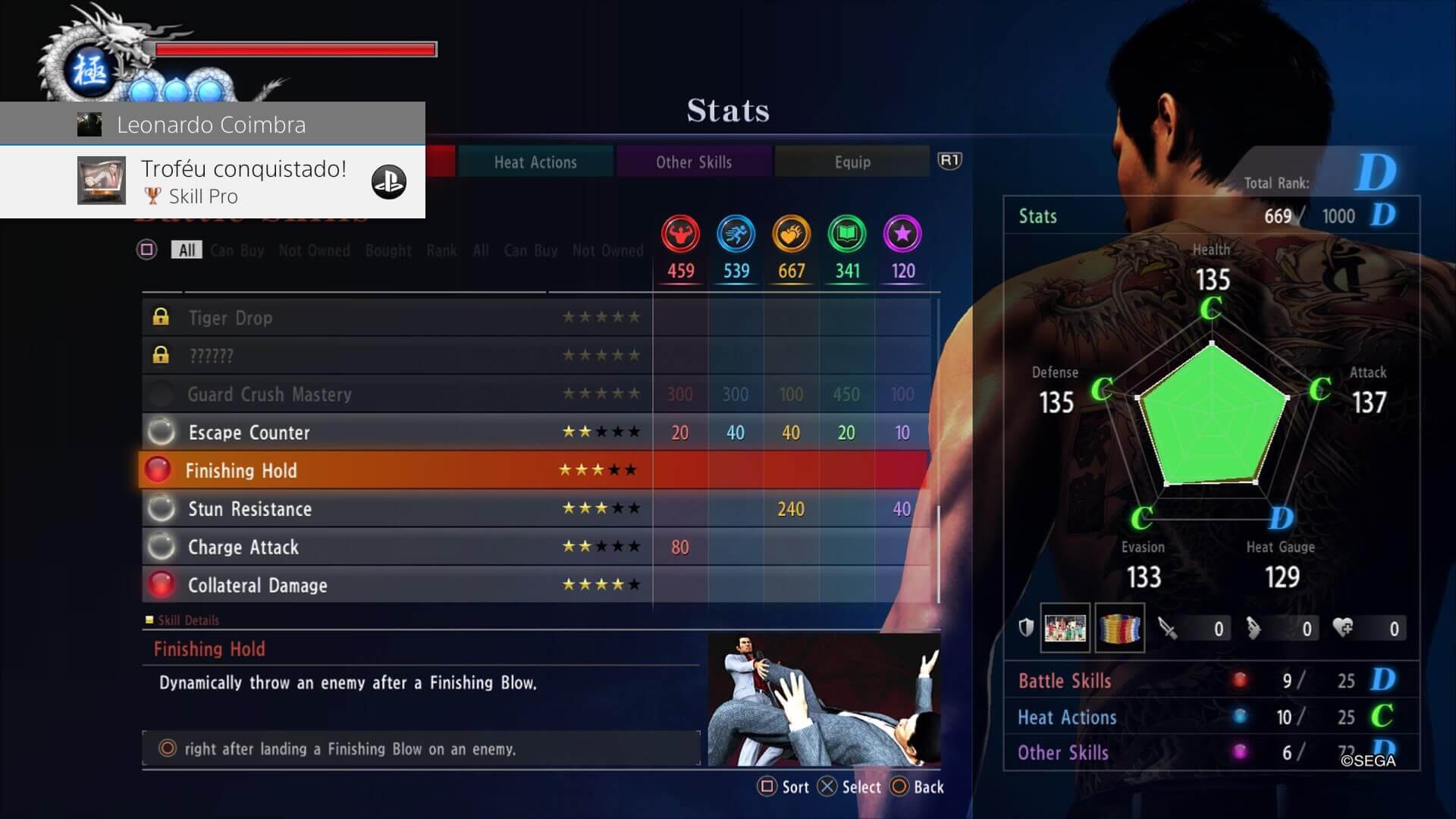Choose the Guard Crush Mastery skill
The width and height of the screenshot is (1456, 819).
pos(394,394)
